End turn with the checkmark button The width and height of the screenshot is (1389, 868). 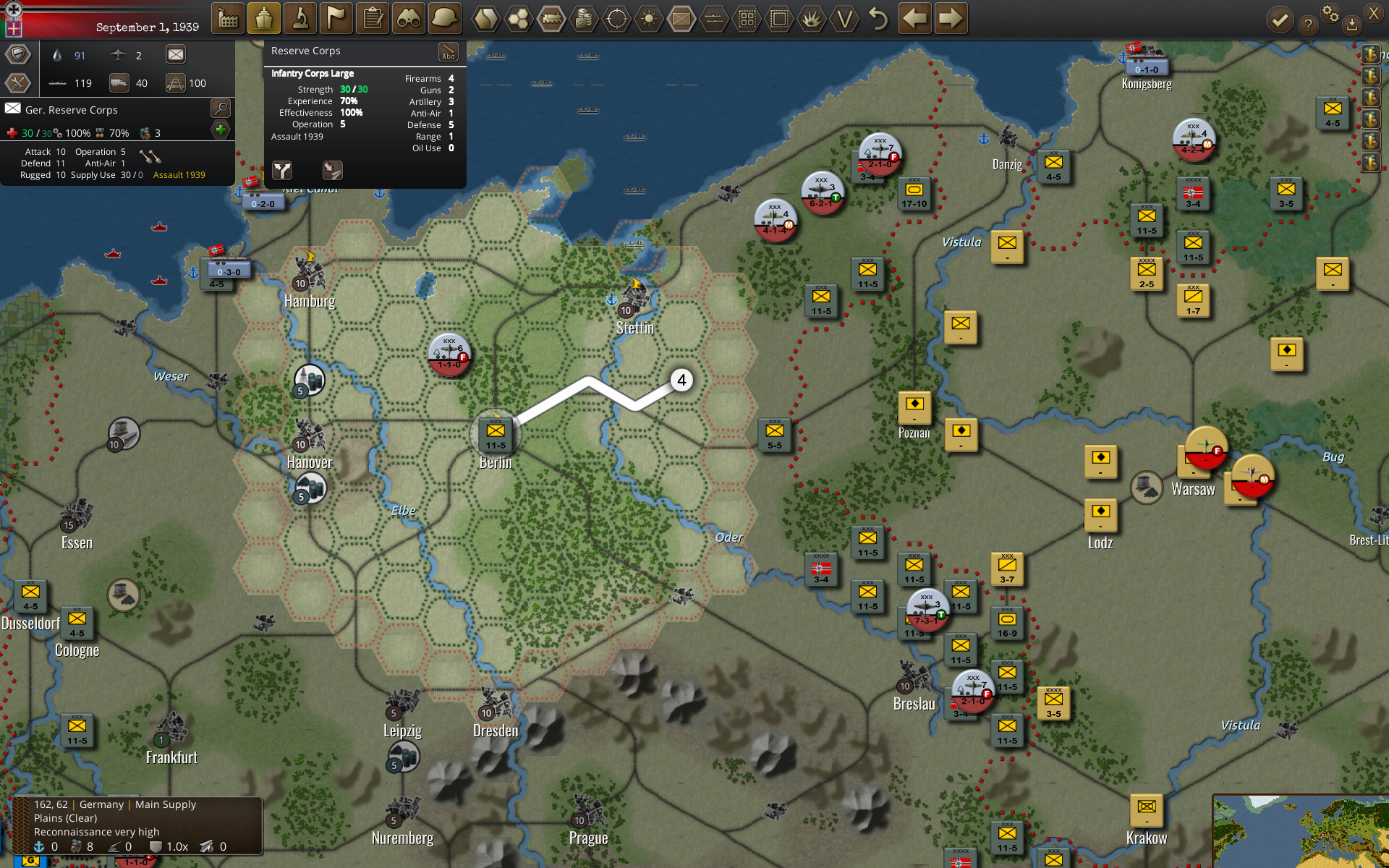pyautogui.click(x=1280, y=20)
